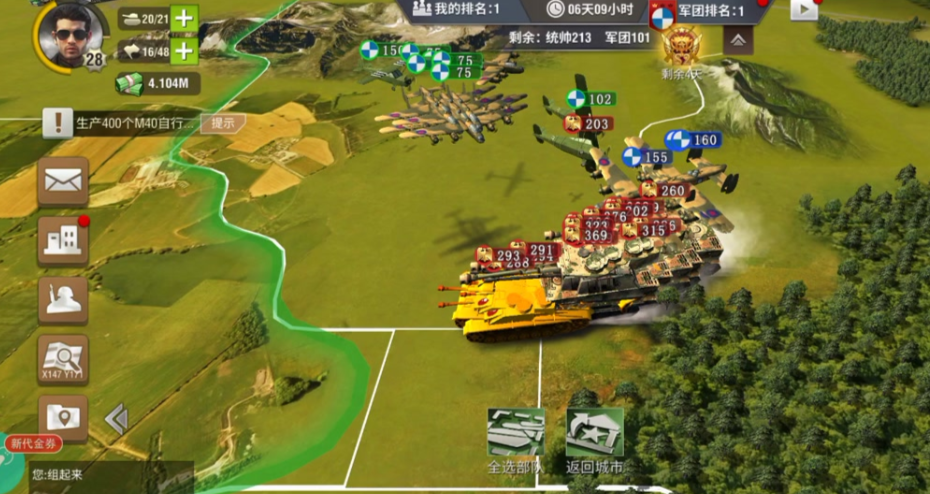The width and height of the screenshot is (930, 494).
Task: Open the map coordinate search
Action: click(63, 358)
